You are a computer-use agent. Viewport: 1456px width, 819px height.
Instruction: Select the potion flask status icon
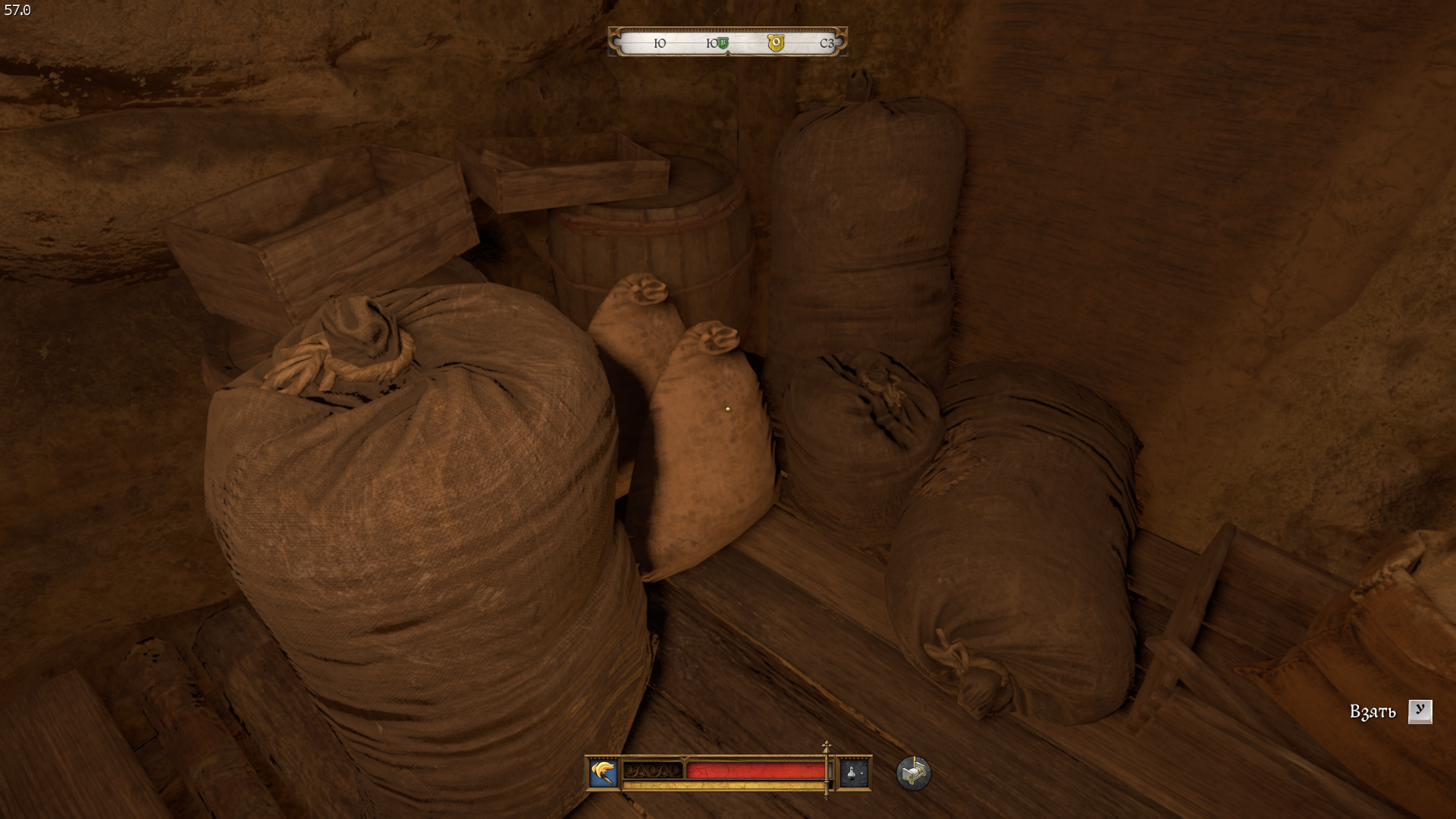click(853, 773)
